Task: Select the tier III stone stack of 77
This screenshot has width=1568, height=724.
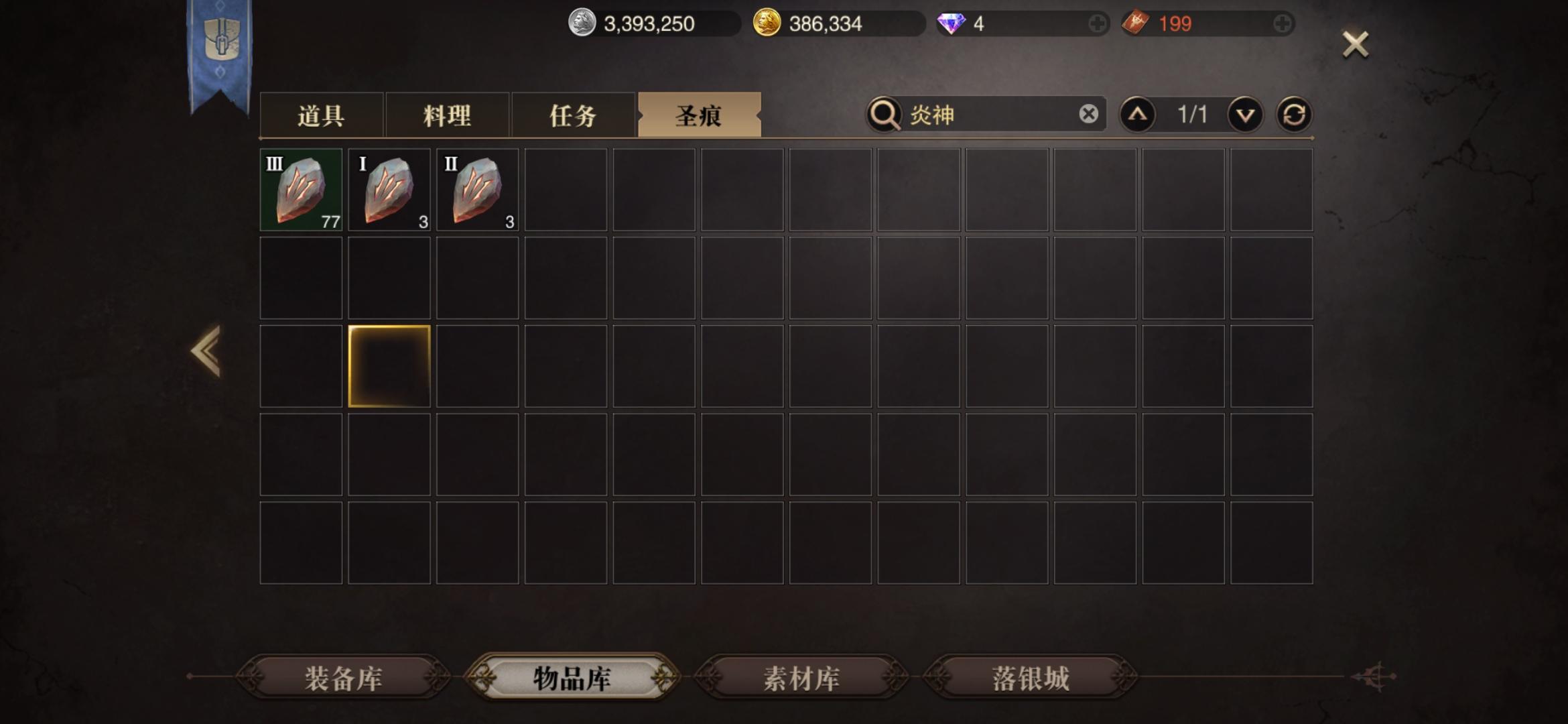Action: coord(300,190)
